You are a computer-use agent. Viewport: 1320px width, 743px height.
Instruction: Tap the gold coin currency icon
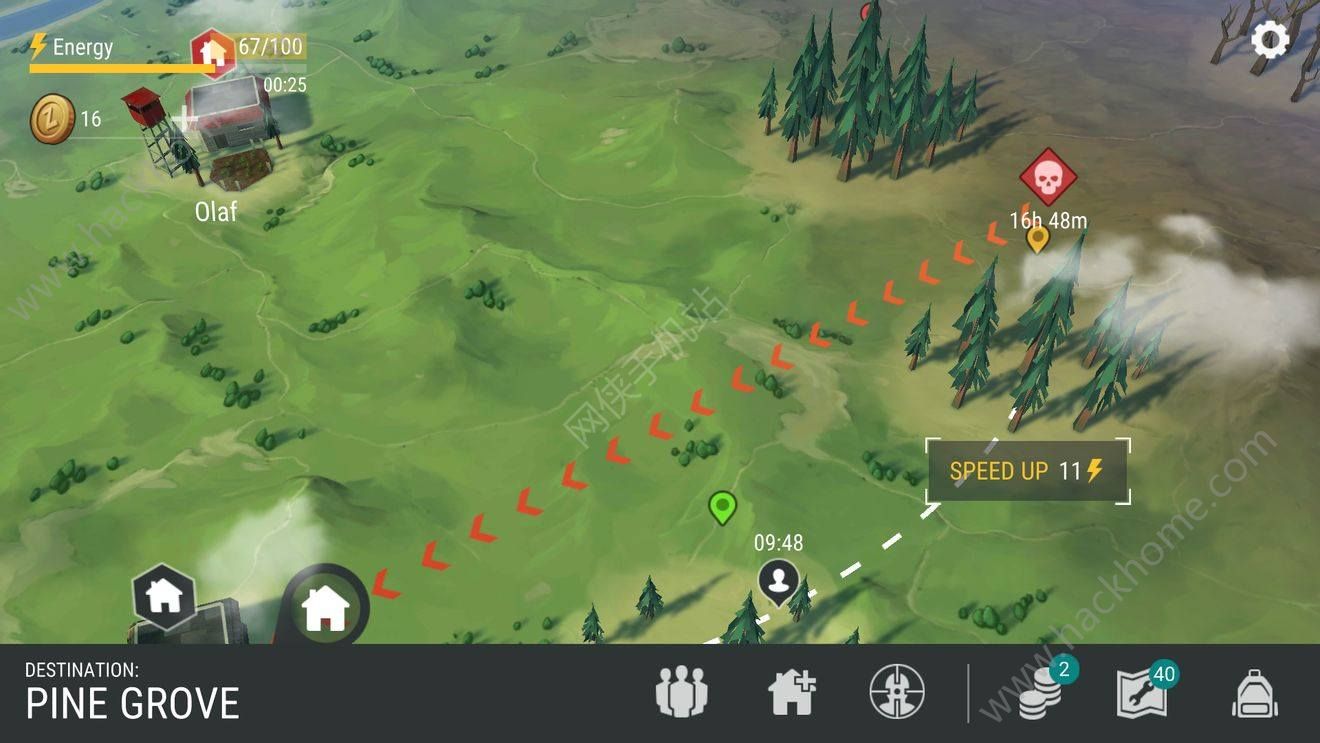point(51,119)
